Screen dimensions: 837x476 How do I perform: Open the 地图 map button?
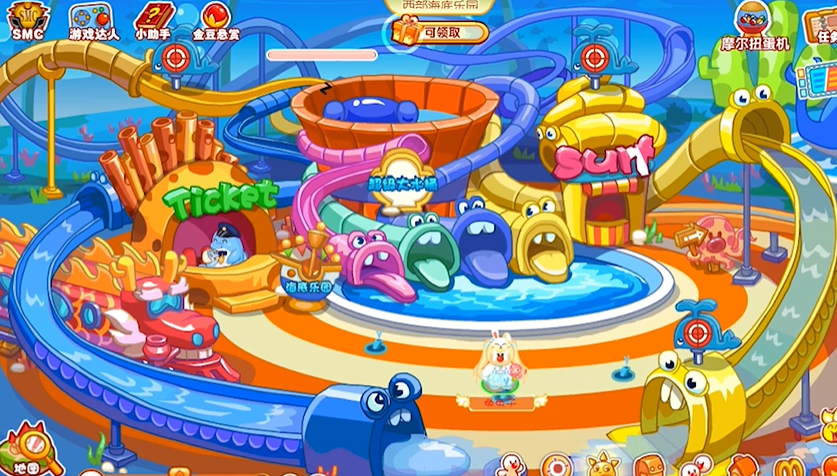(27, 453)
